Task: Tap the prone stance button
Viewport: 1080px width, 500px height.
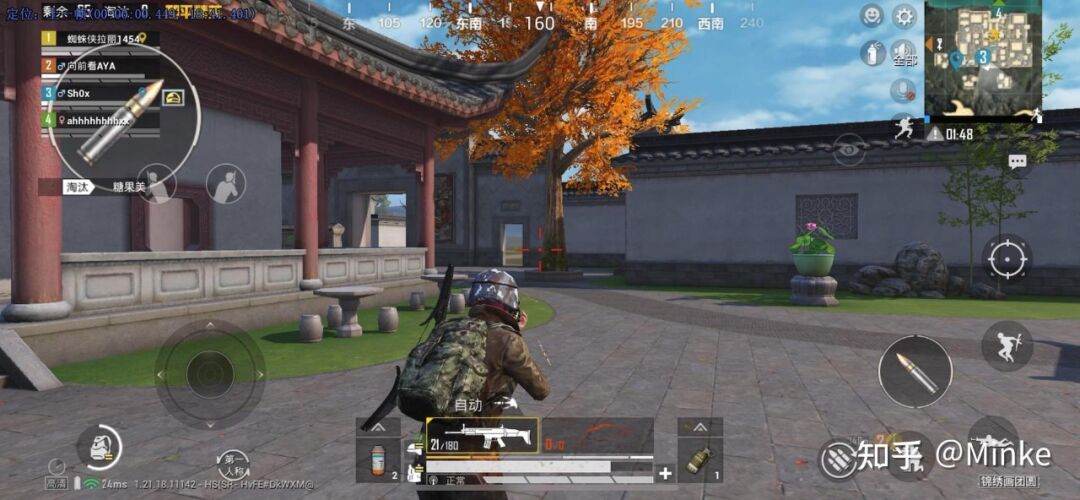Action: pyautogui.click(x=992, y=442)
